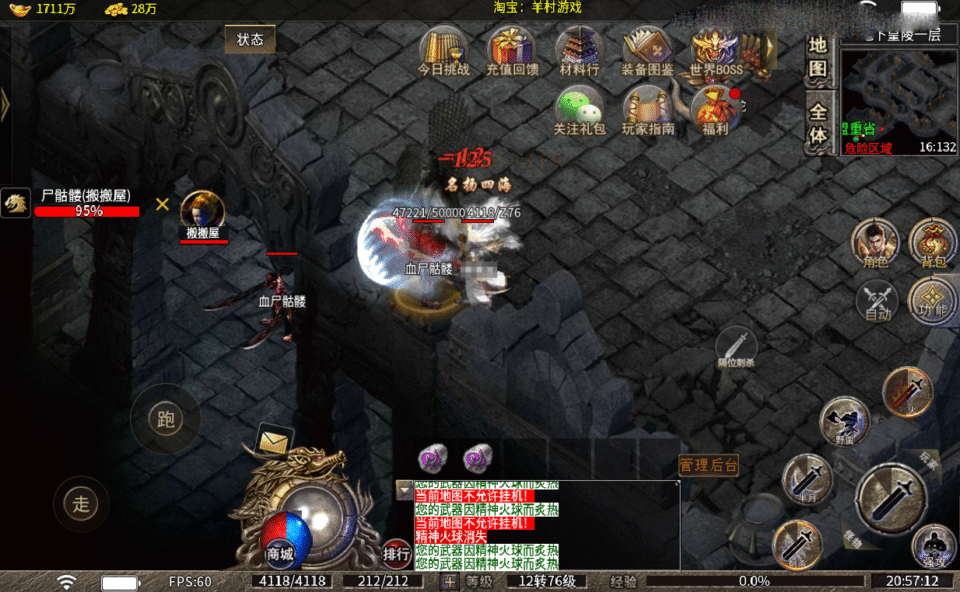The height and width of the screenshot is (592, 960).
Task: Click the 地图 map button
Action: tap(818, 58)
